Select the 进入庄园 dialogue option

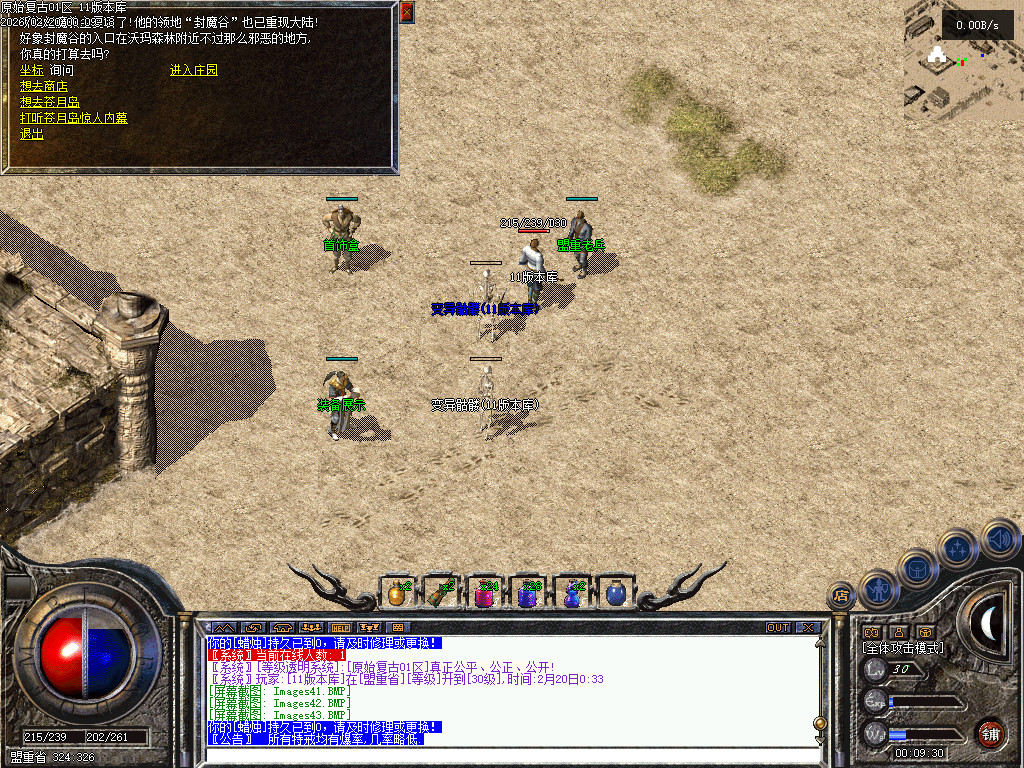pos(194,71)
